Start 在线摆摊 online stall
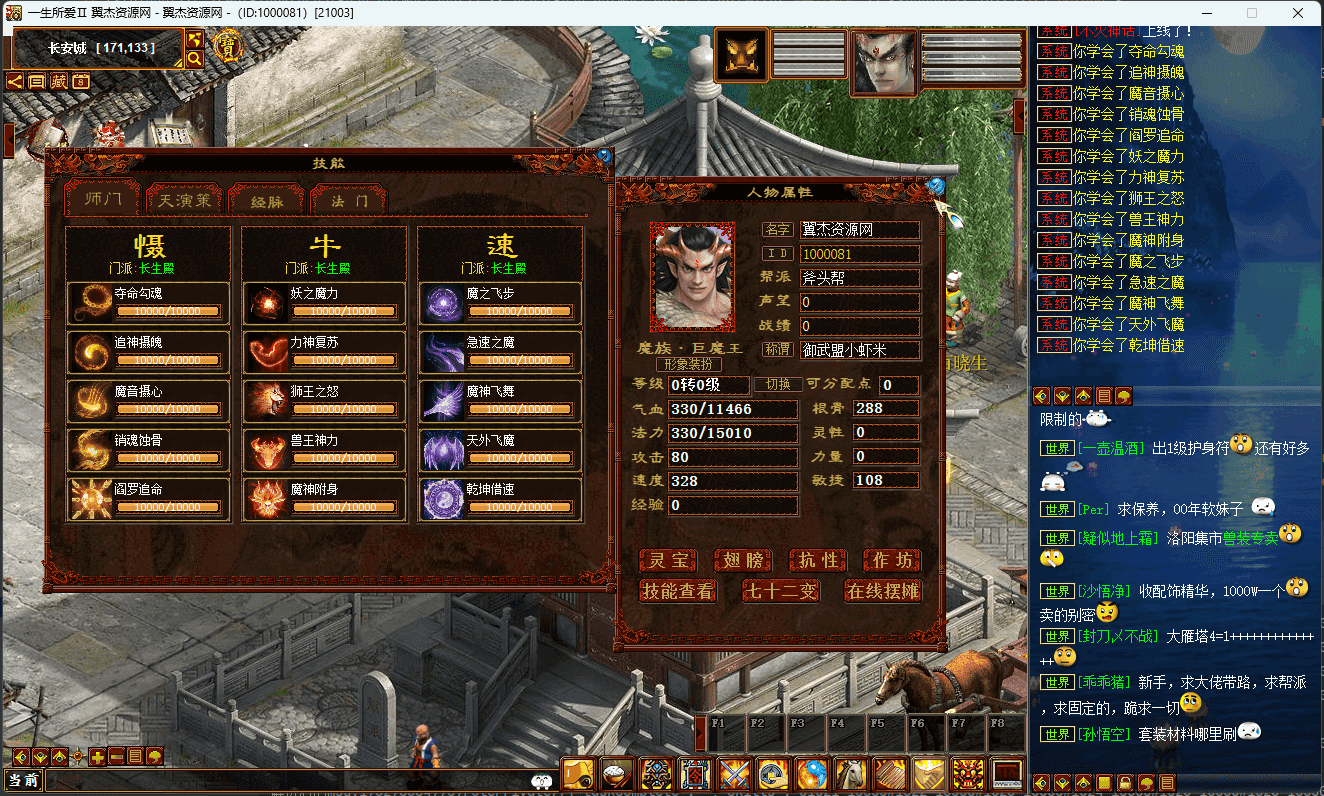Image resolution: width=1324 pixels, height=796 pixels. coord(882,591)
